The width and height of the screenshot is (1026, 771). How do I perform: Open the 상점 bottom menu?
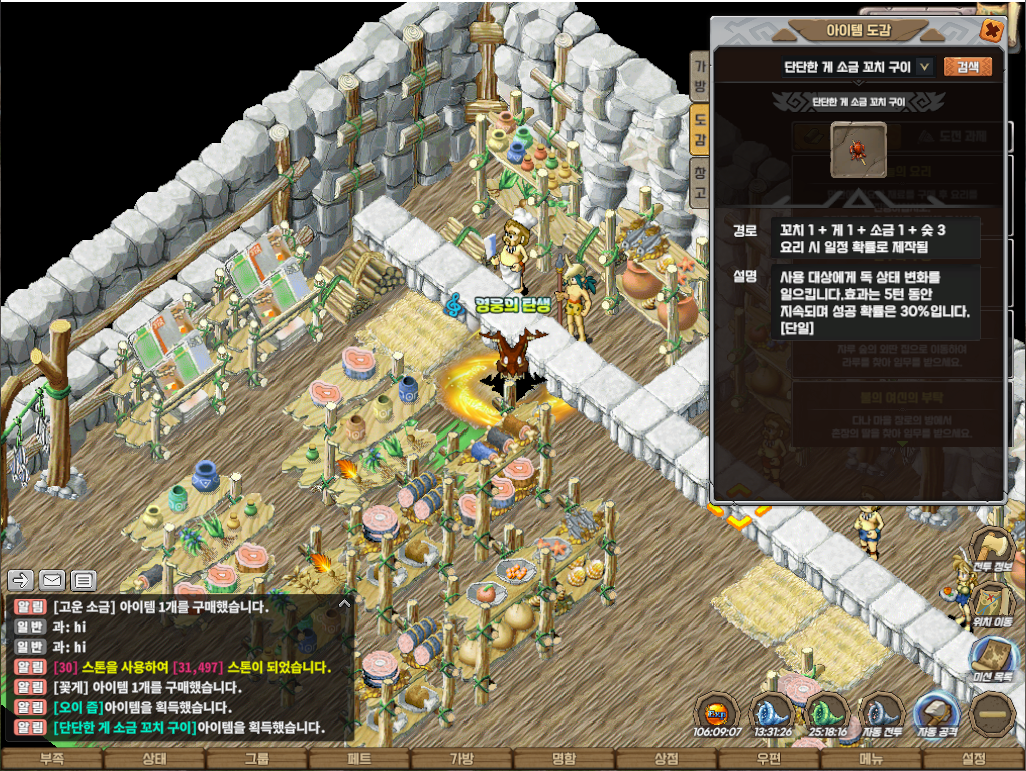[x=666, y=759]
